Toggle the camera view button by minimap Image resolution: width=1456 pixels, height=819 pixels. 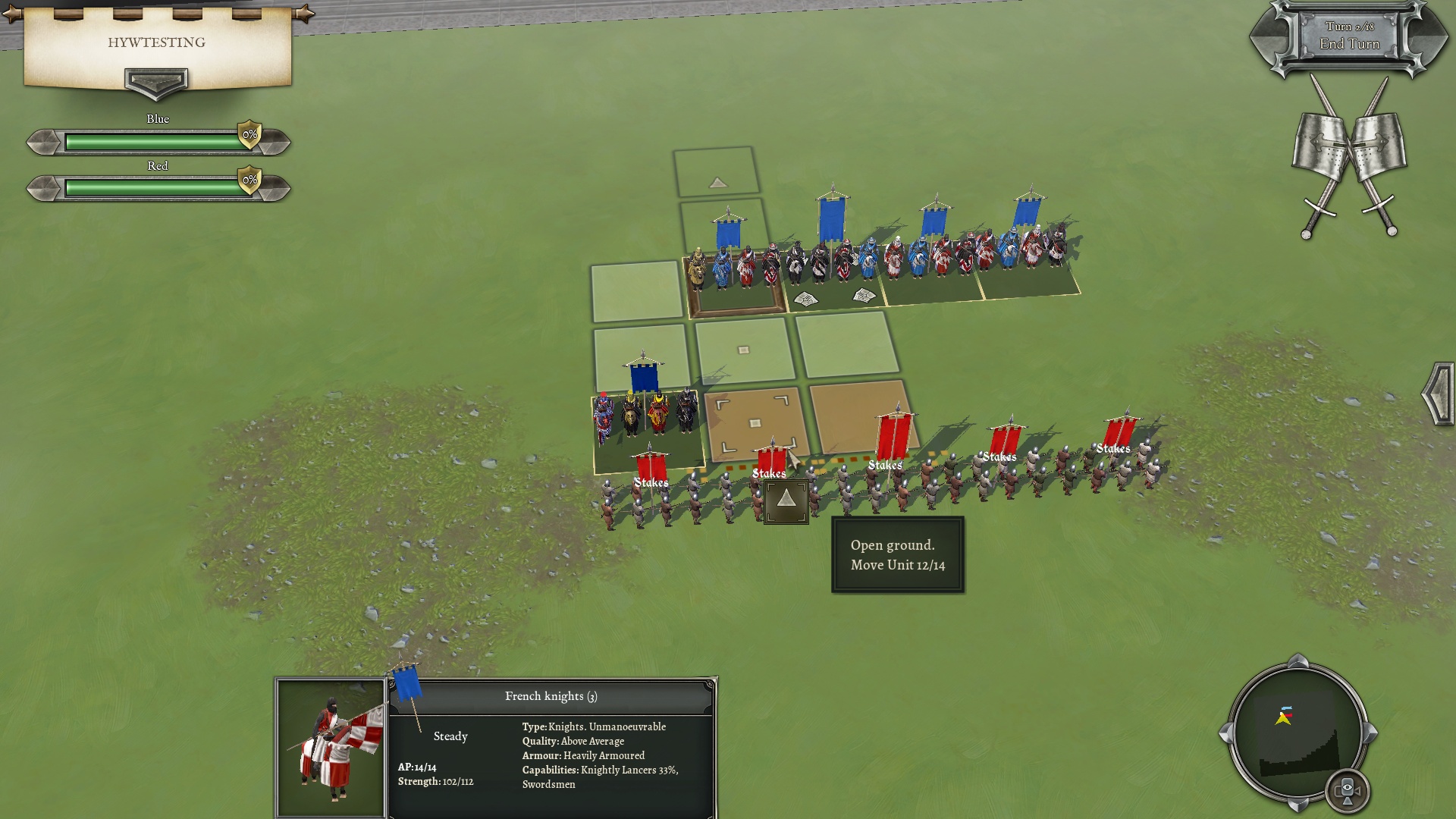click(1347, 790)
